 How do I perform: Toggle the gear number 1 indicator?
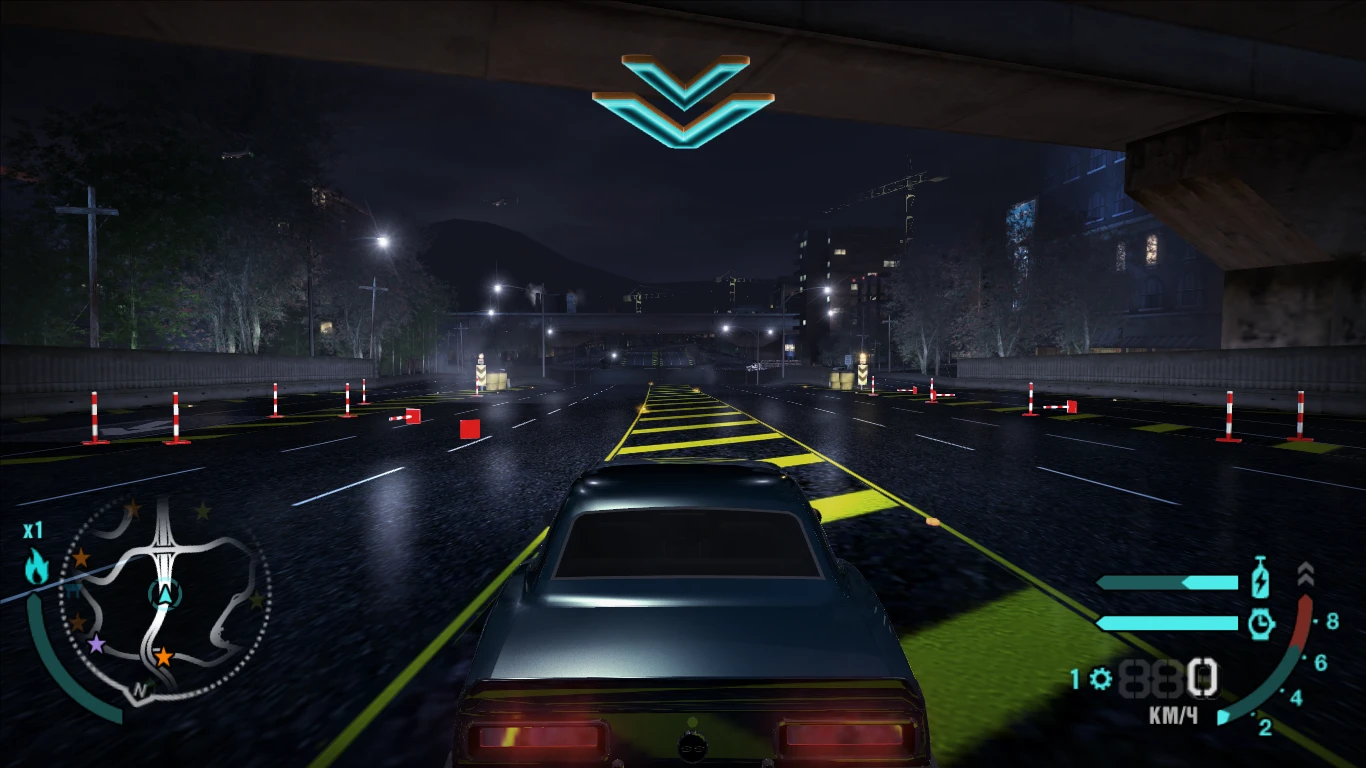pos(1077,678)
